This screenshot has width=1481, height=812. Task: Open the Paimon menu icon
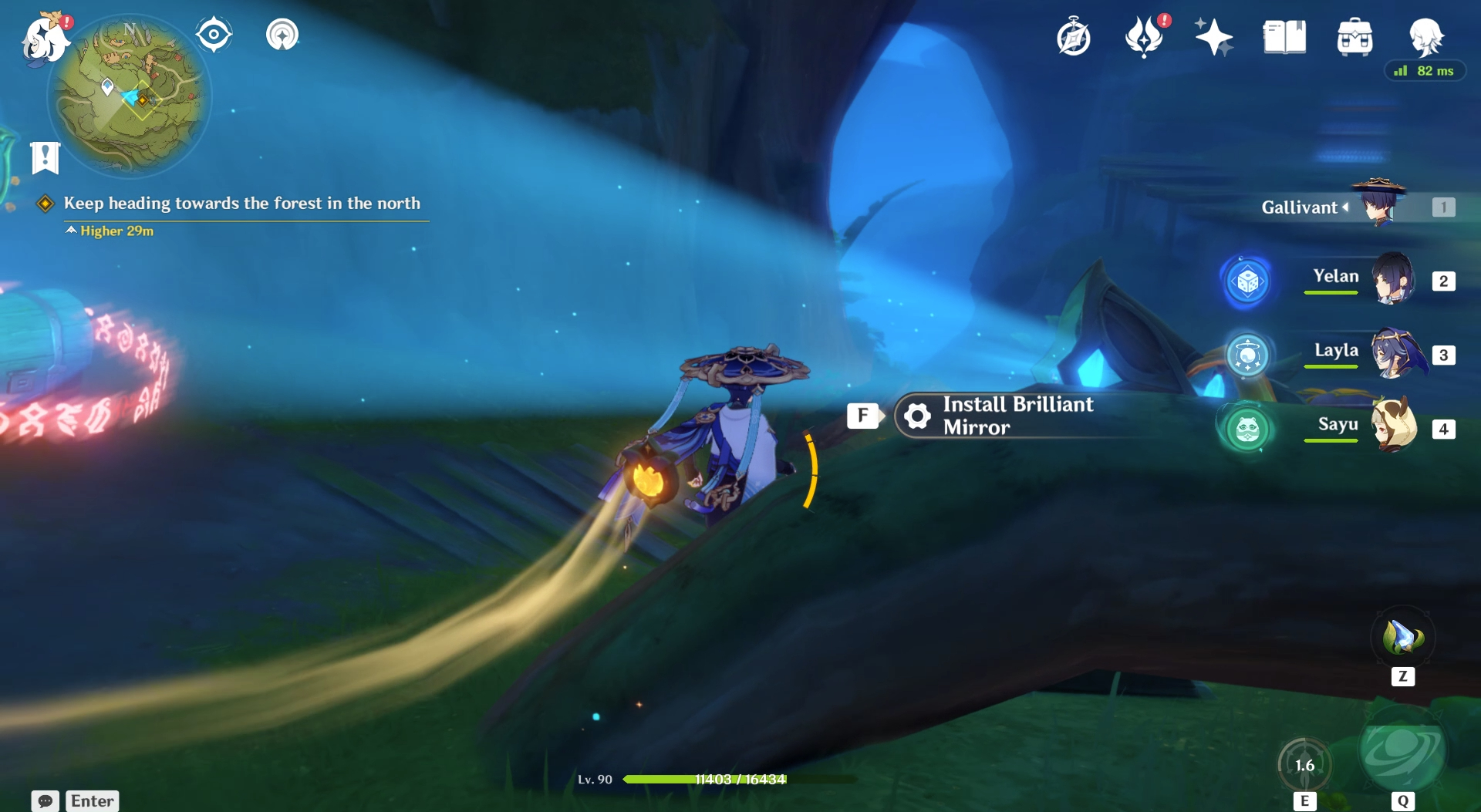pyautogui.click(x=45, y=39)
